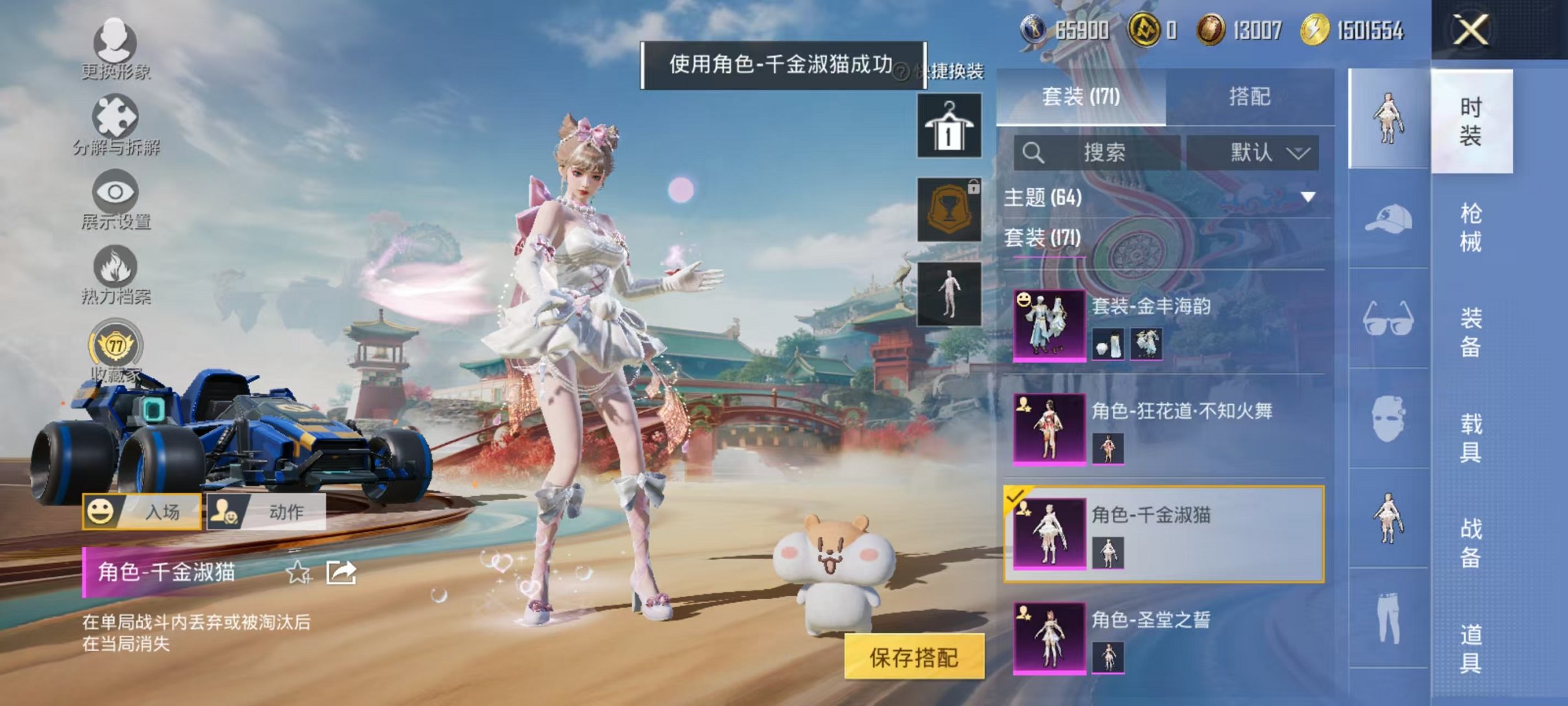Open the 默认 sorting dropdown
Viewport: 1568px width, 706px height.
1257,151
